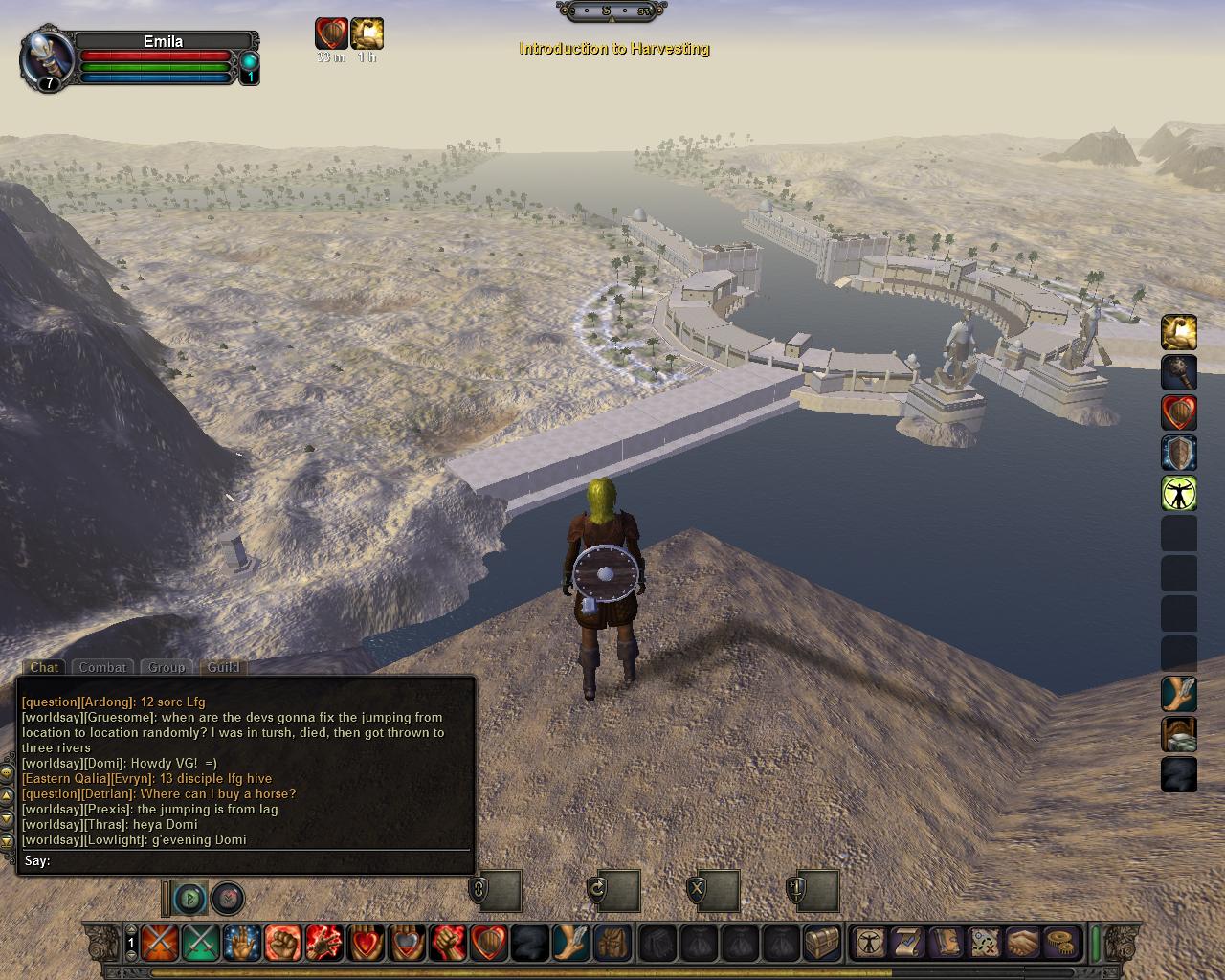
Task: Select the Guild chat tab
Action: coord(223,667)
